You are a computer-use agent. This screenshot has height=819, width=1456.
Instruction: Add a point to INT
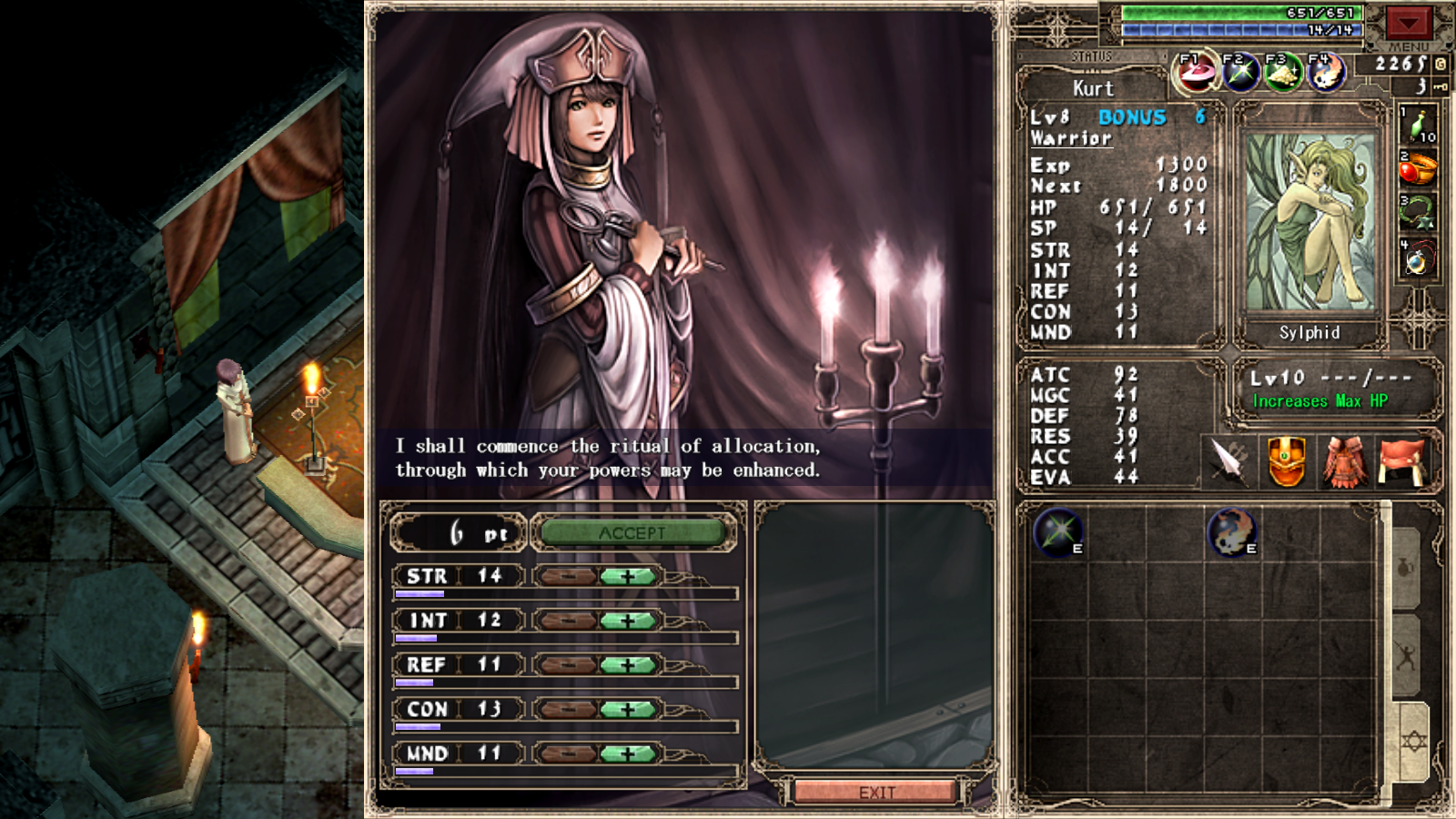627,621
